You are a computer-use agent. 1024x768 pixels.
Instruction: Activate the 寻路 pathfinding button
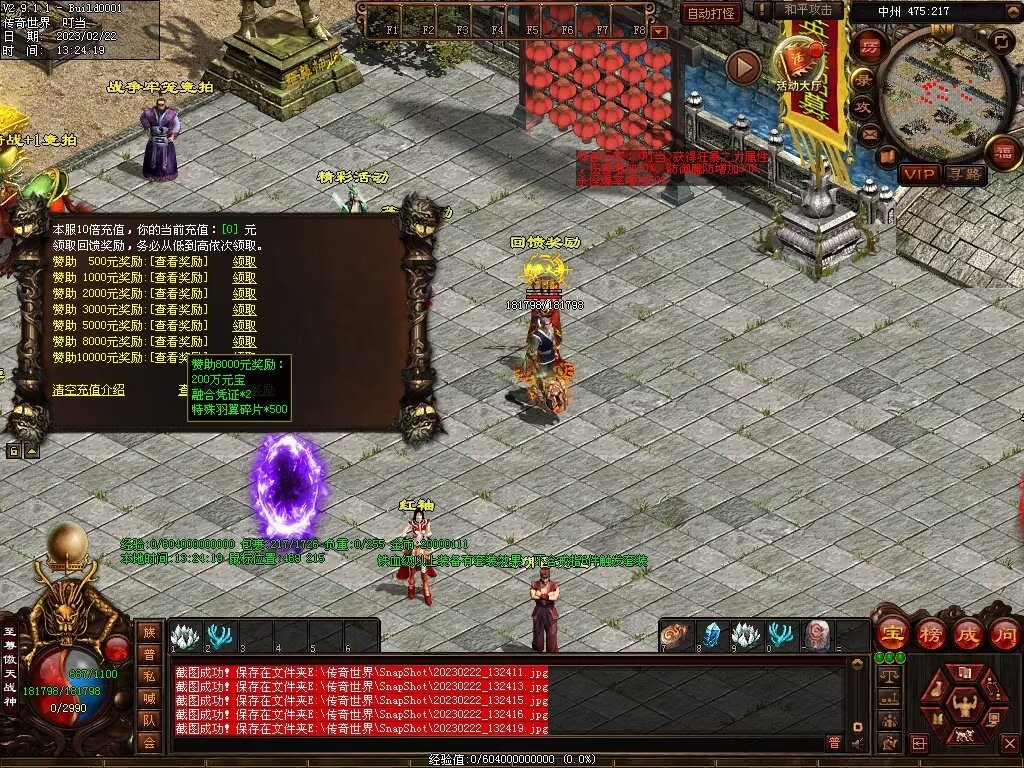coord(964,174)
